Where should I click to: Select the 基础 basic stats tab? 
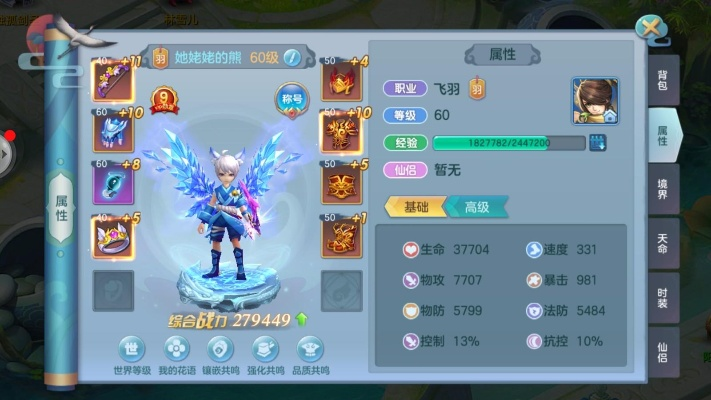[416, 207]
